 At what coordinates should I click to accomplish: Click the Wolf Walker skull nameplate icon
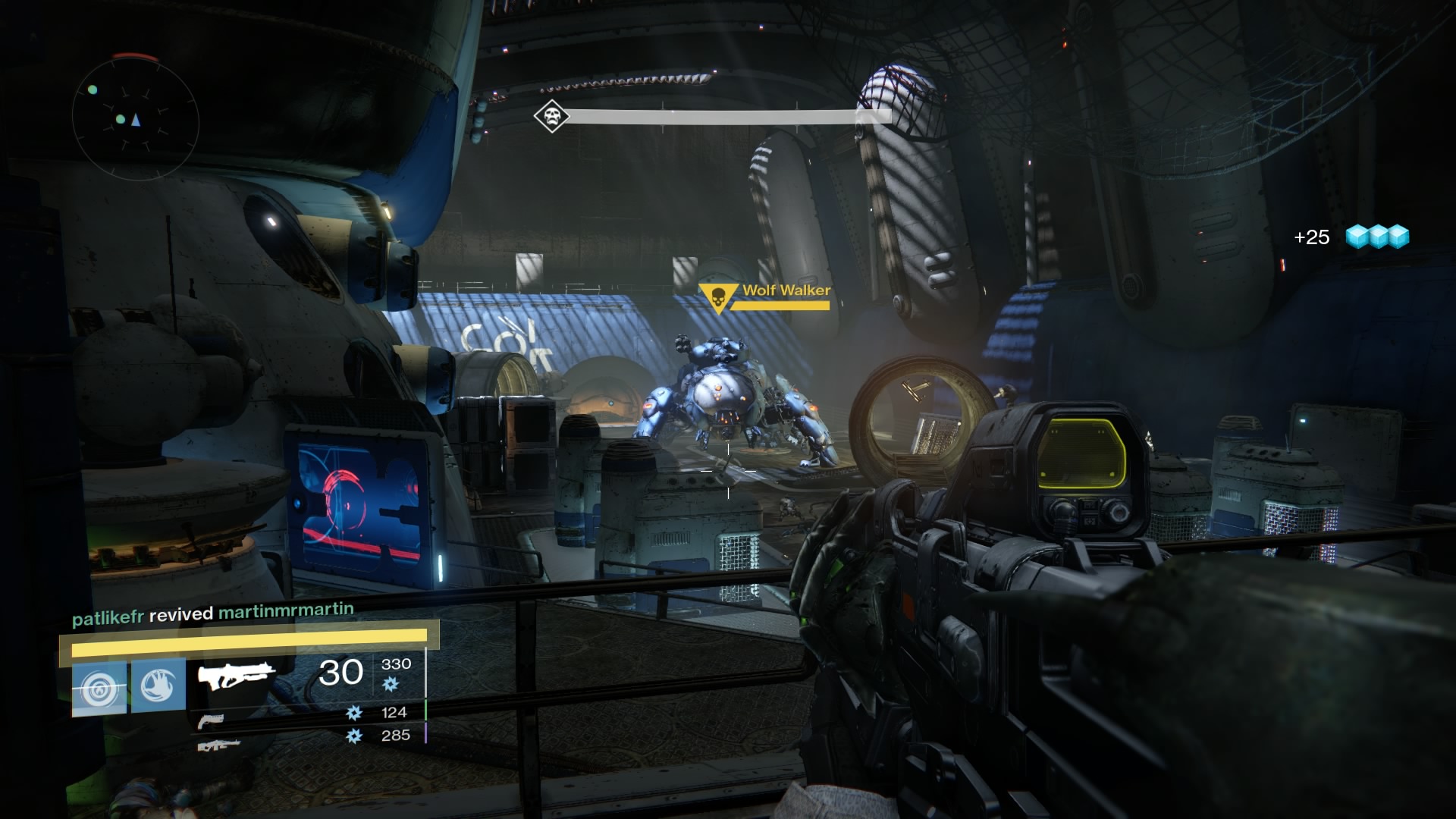click(x=718, y=296)
